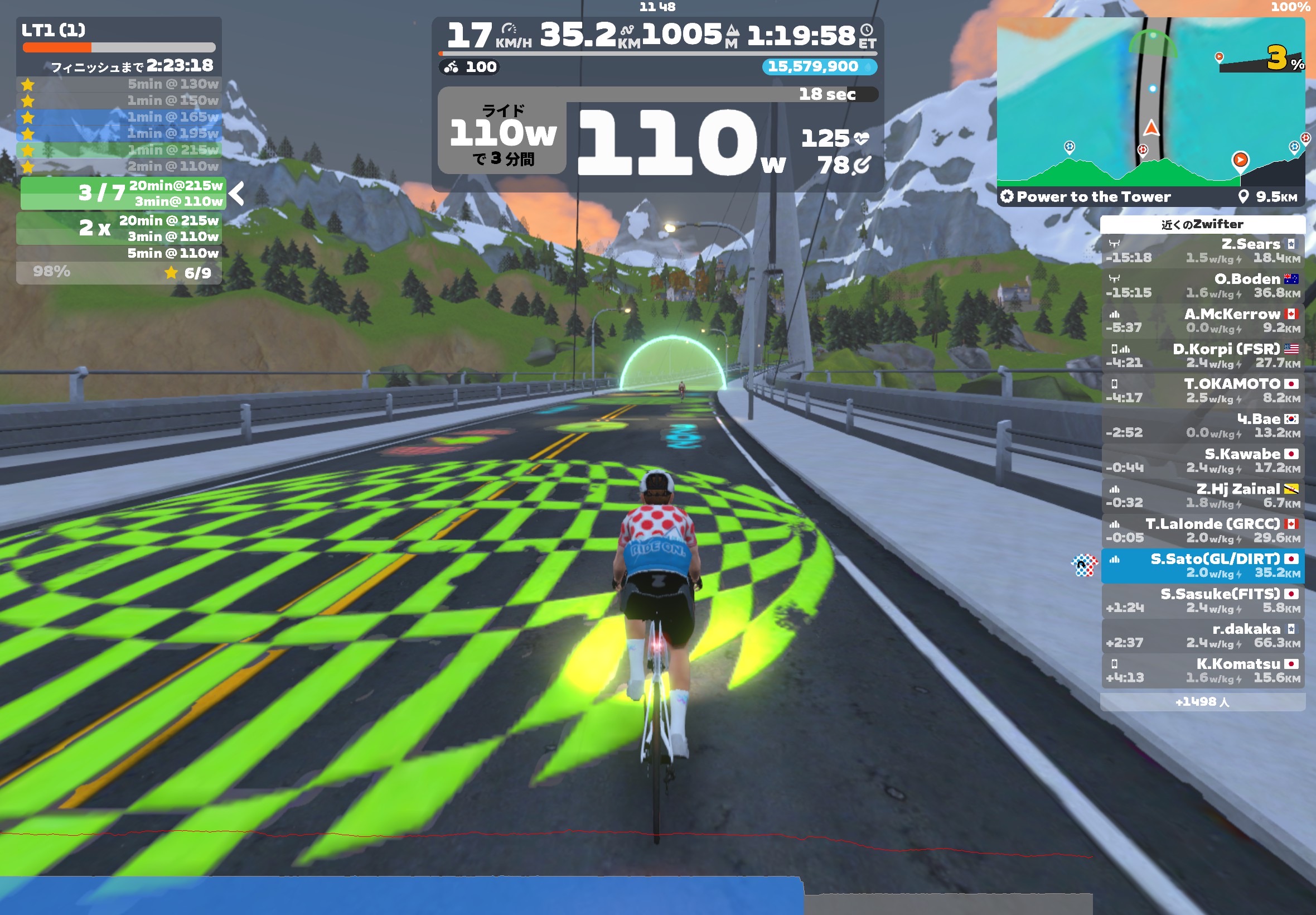The width and height of the screenshot is (1316, 915).
Task: Collapse the workout panel with the white arrow
Action: (x=236, y=193)
